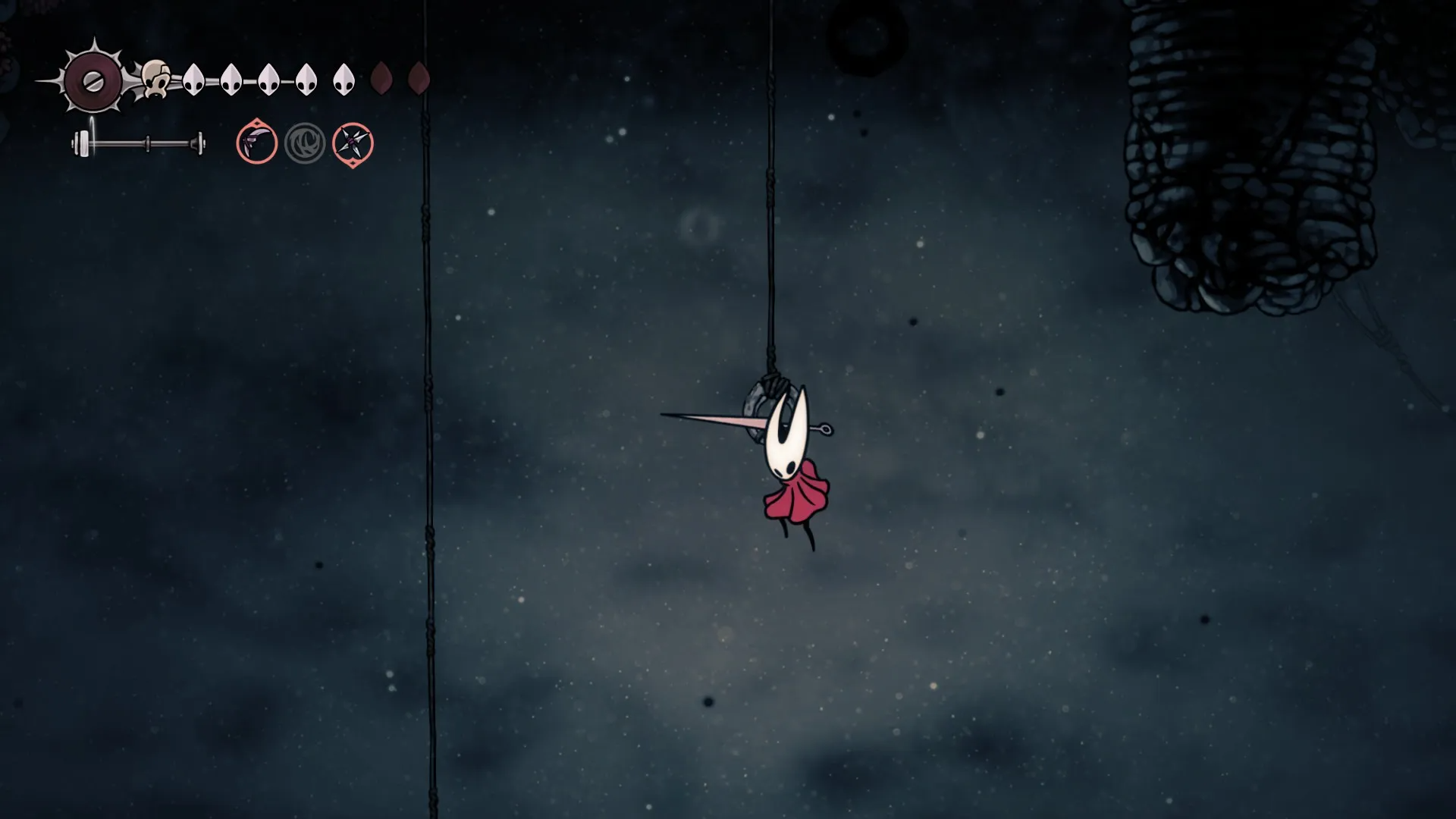Image resolution: width=1456 pixels, height=819 pixels.
Task: Choose the four-pointed shuriken tool icon
Action: click(353, 143)
